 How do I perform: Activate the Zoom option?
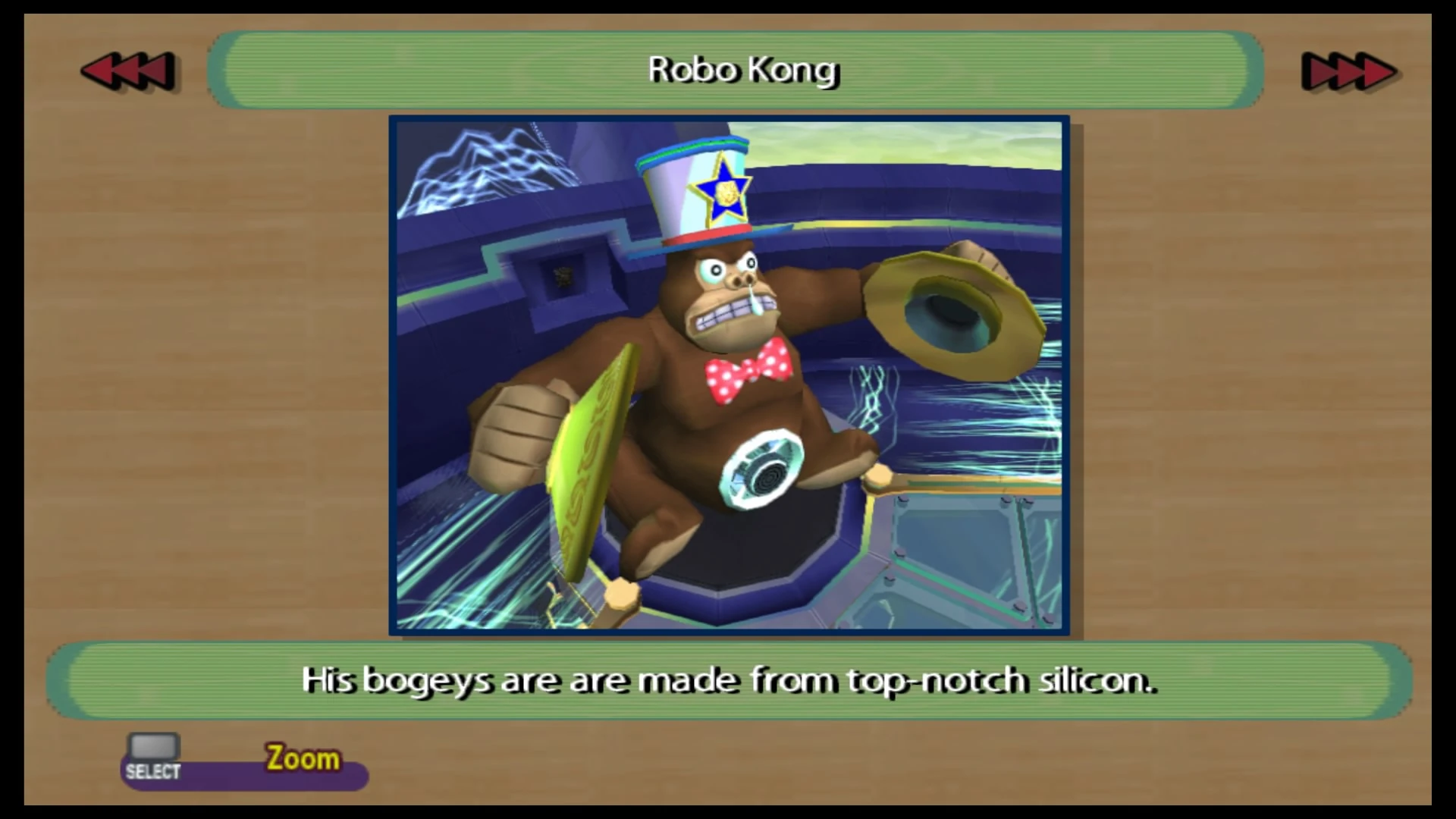tap(302, 758)
